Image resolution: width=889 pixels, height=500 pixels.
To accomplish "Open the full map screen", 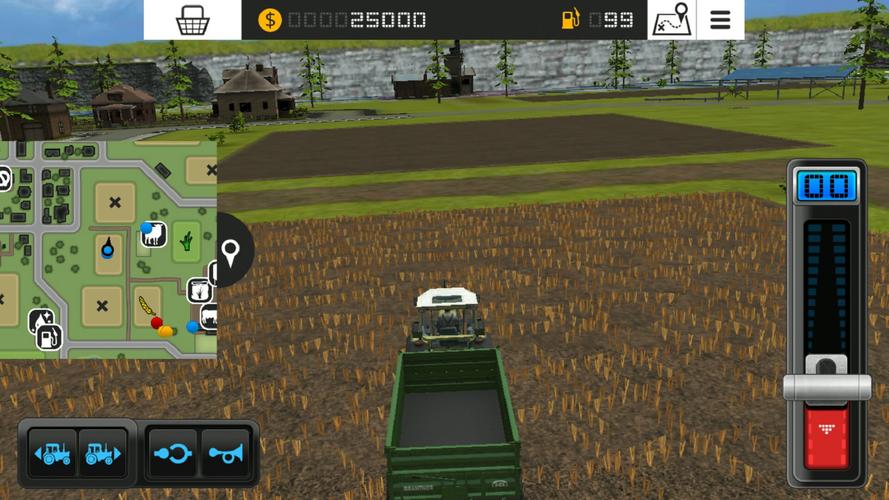I will pyautogui.click(x=671, y=19).
